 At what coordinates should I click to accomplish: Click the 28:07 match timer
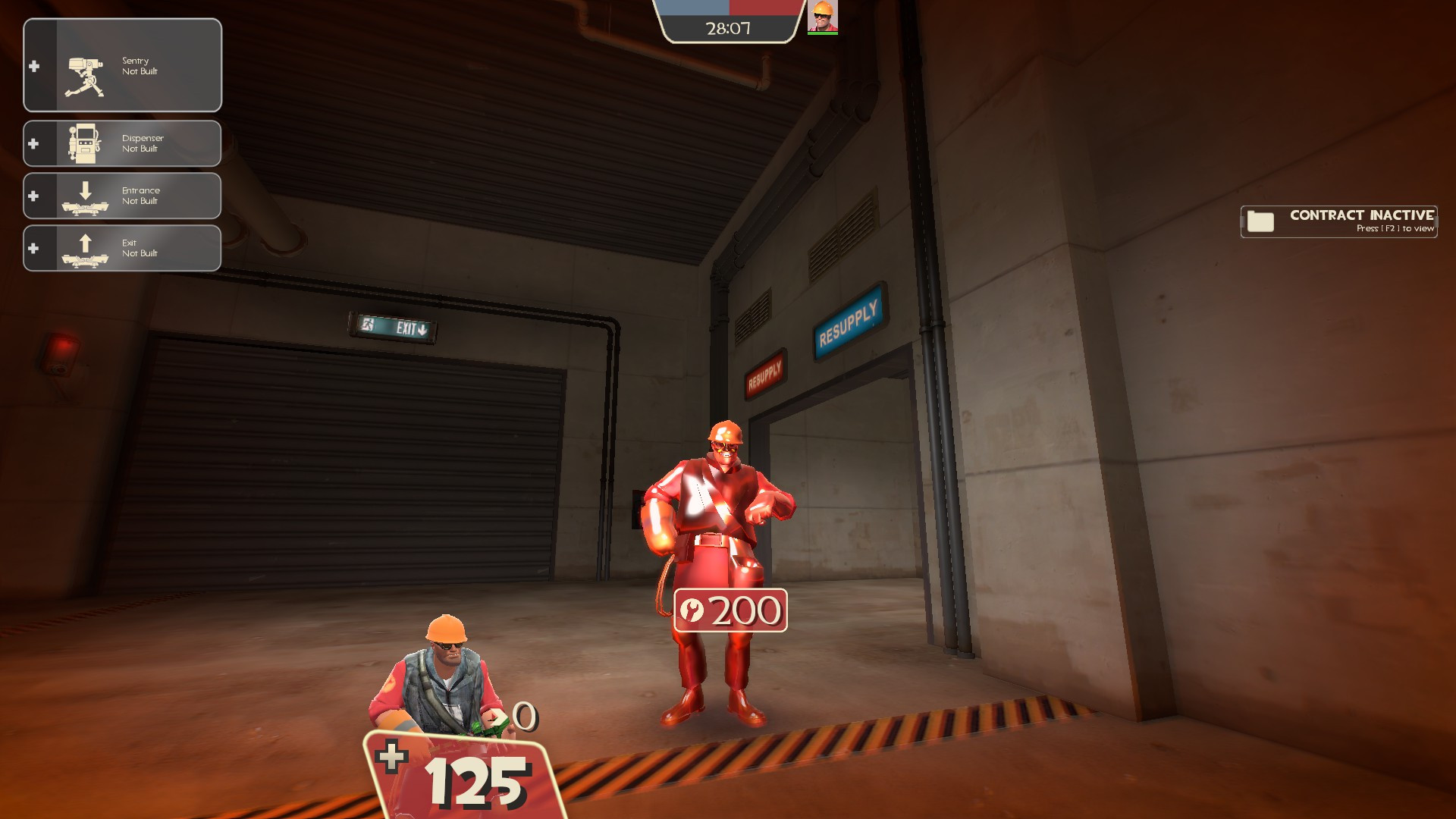[726, 29]
